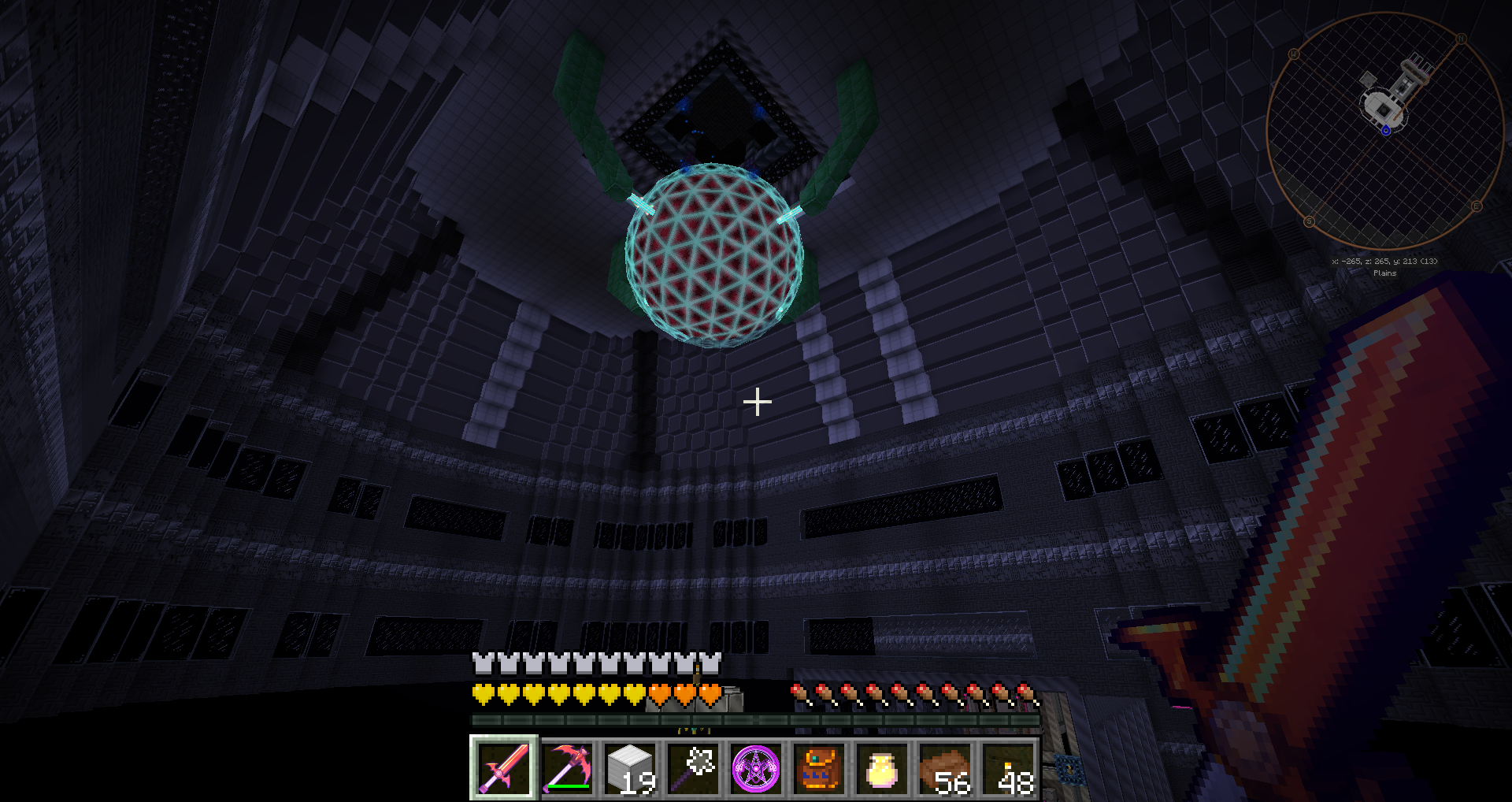Select the pink pickaxe hotbar slot
The image size is (1512, 802).
click(567, 768)
